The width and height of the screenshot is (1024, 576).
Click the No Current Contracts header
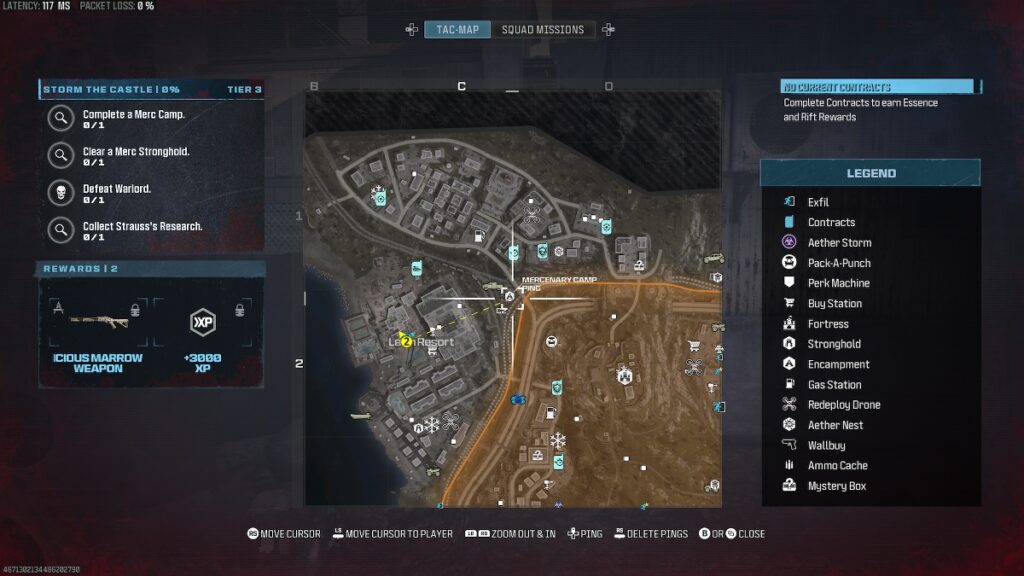coord(876,87)
